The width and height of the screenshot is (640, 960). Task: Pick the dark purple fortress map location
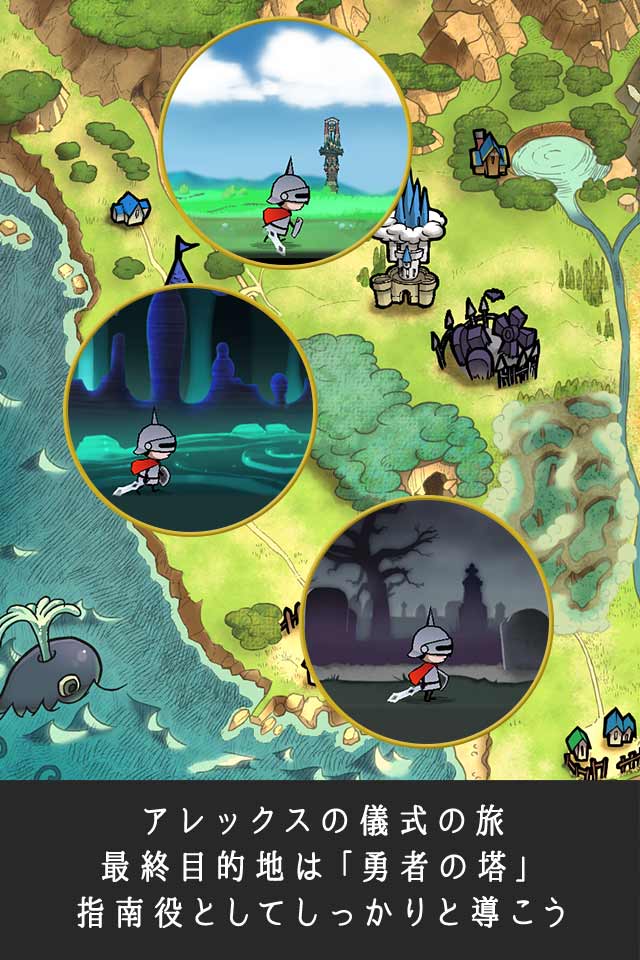[x=487, y=342]
